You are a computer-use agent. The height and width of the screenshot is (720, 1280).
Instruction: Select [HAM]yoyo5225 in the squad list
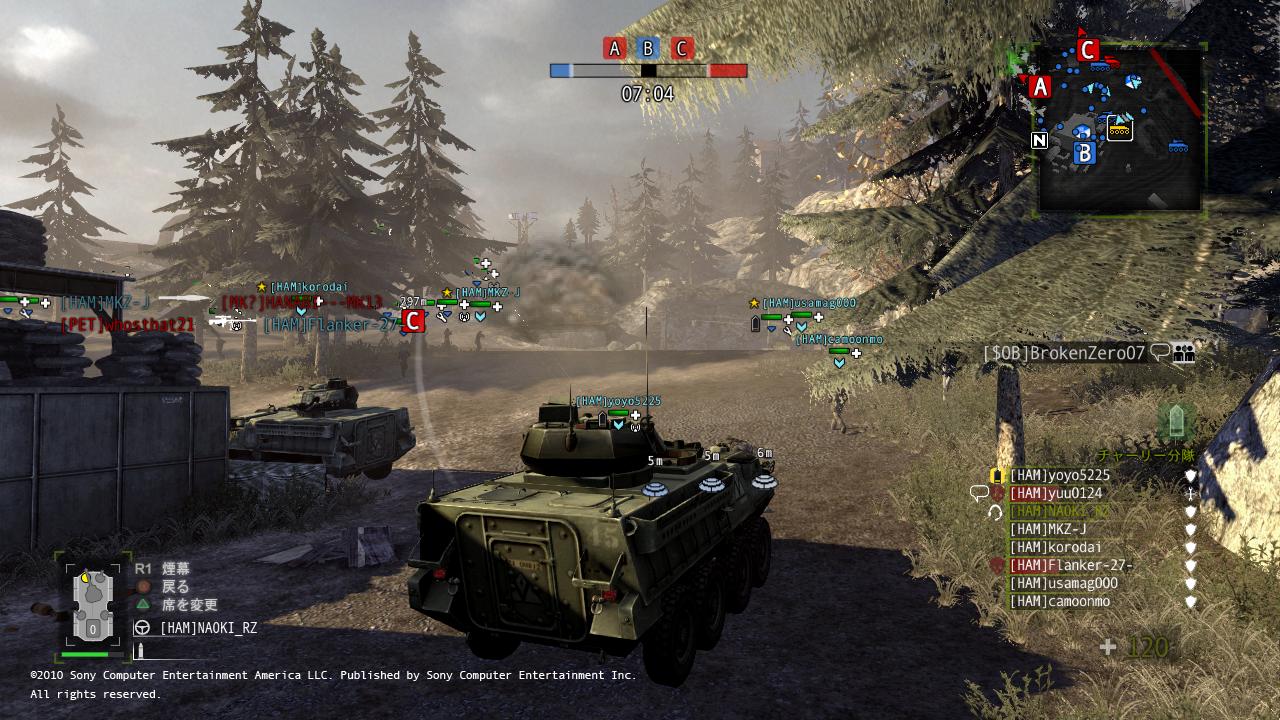point(1059,476)
